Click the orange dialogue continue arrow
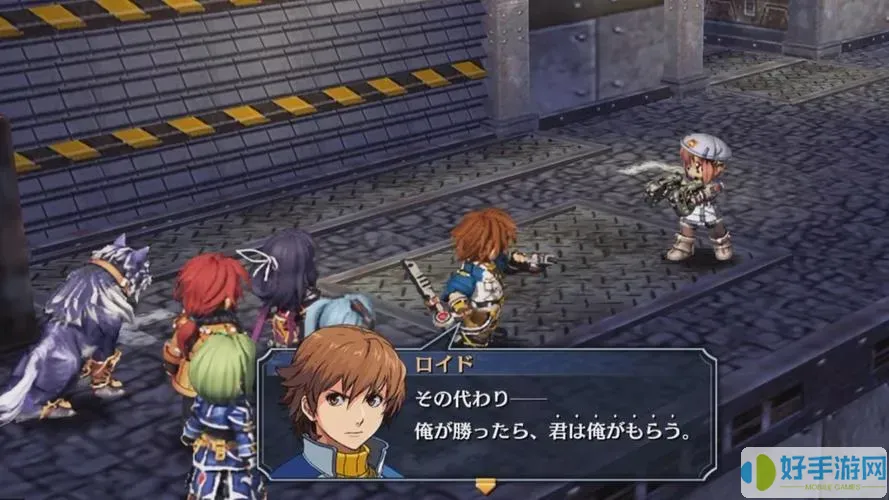 click(x=485, y=486)
